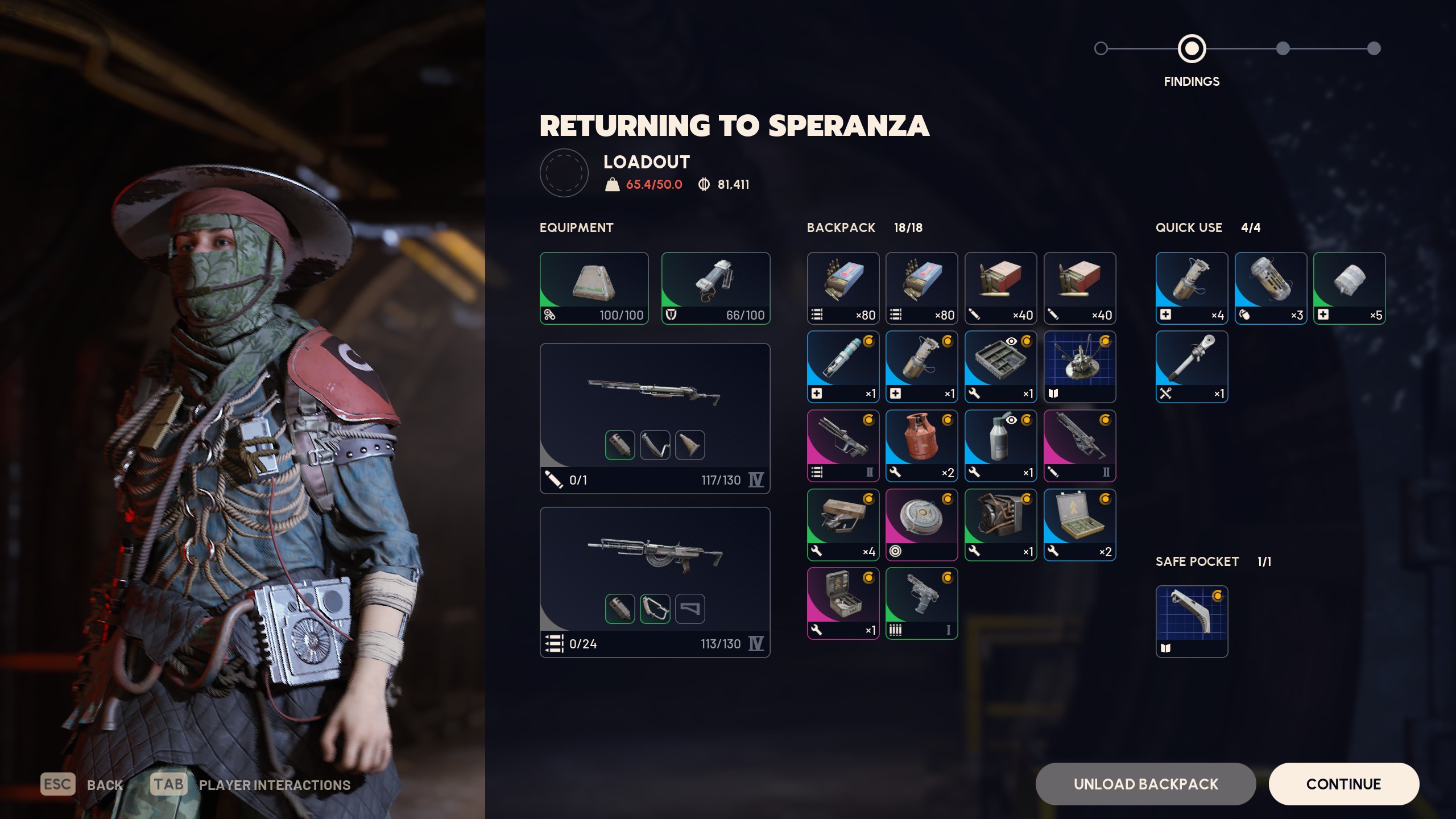Pick the round metal disc item
The image size is (1456, 819).
pyautogui.click(x=921, y=524)
